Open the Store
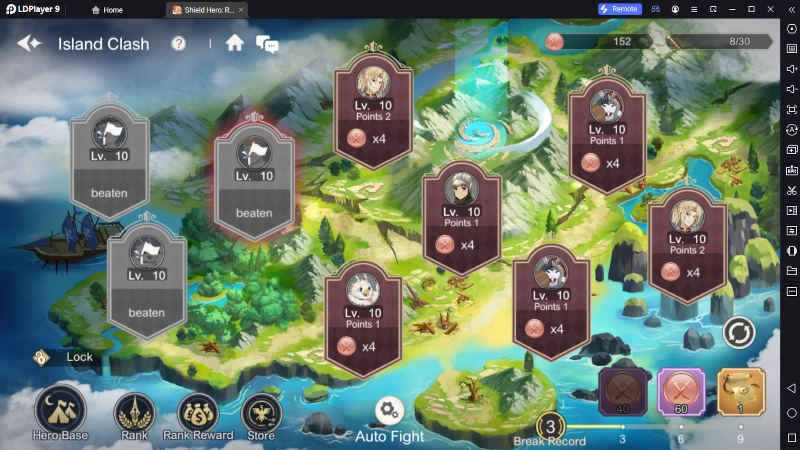The height and width of the screenshot is (450, 800). point(261,413)
